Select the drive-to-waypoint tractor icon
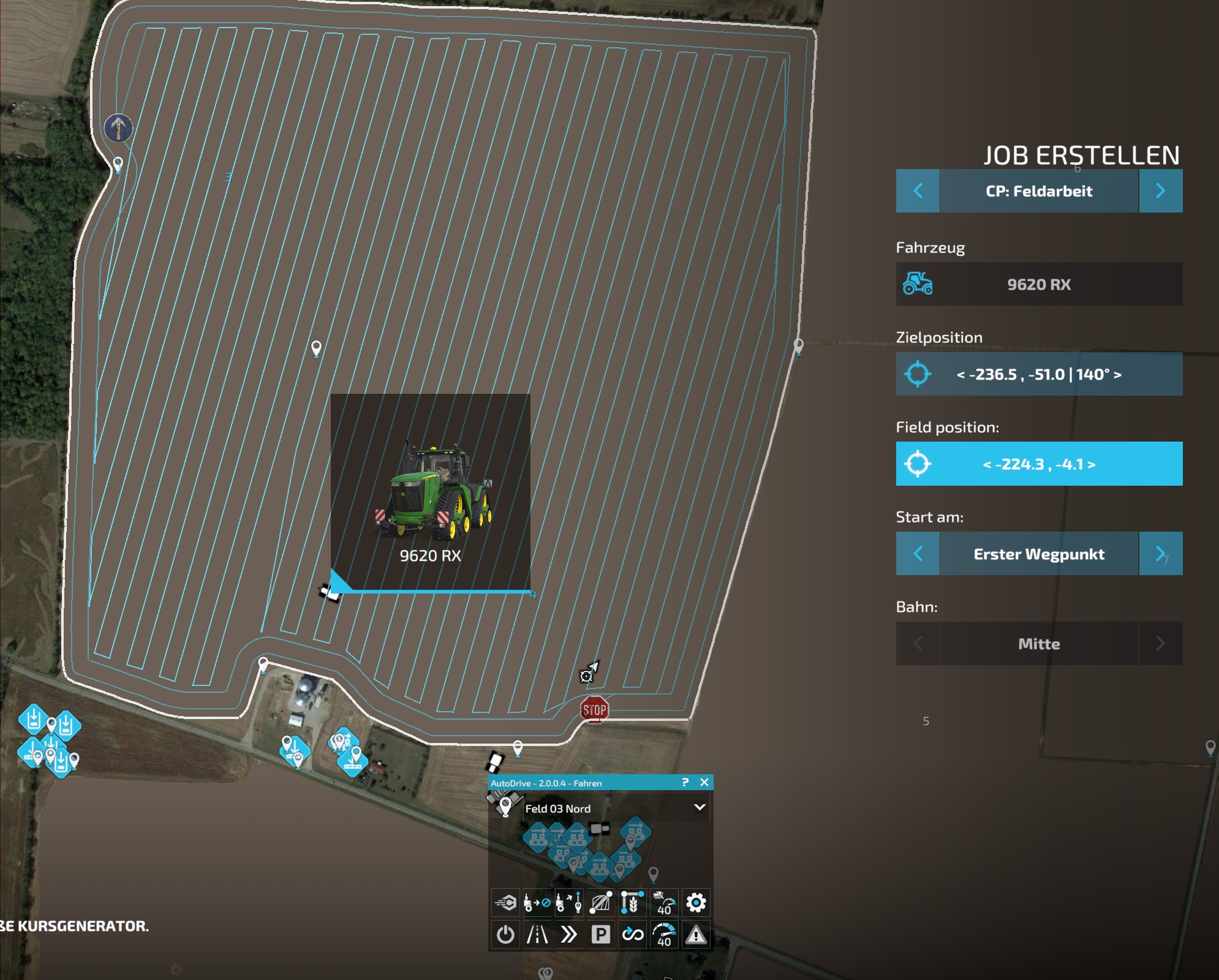Viewport: 1219px width, 980px height. coord(569,902)
